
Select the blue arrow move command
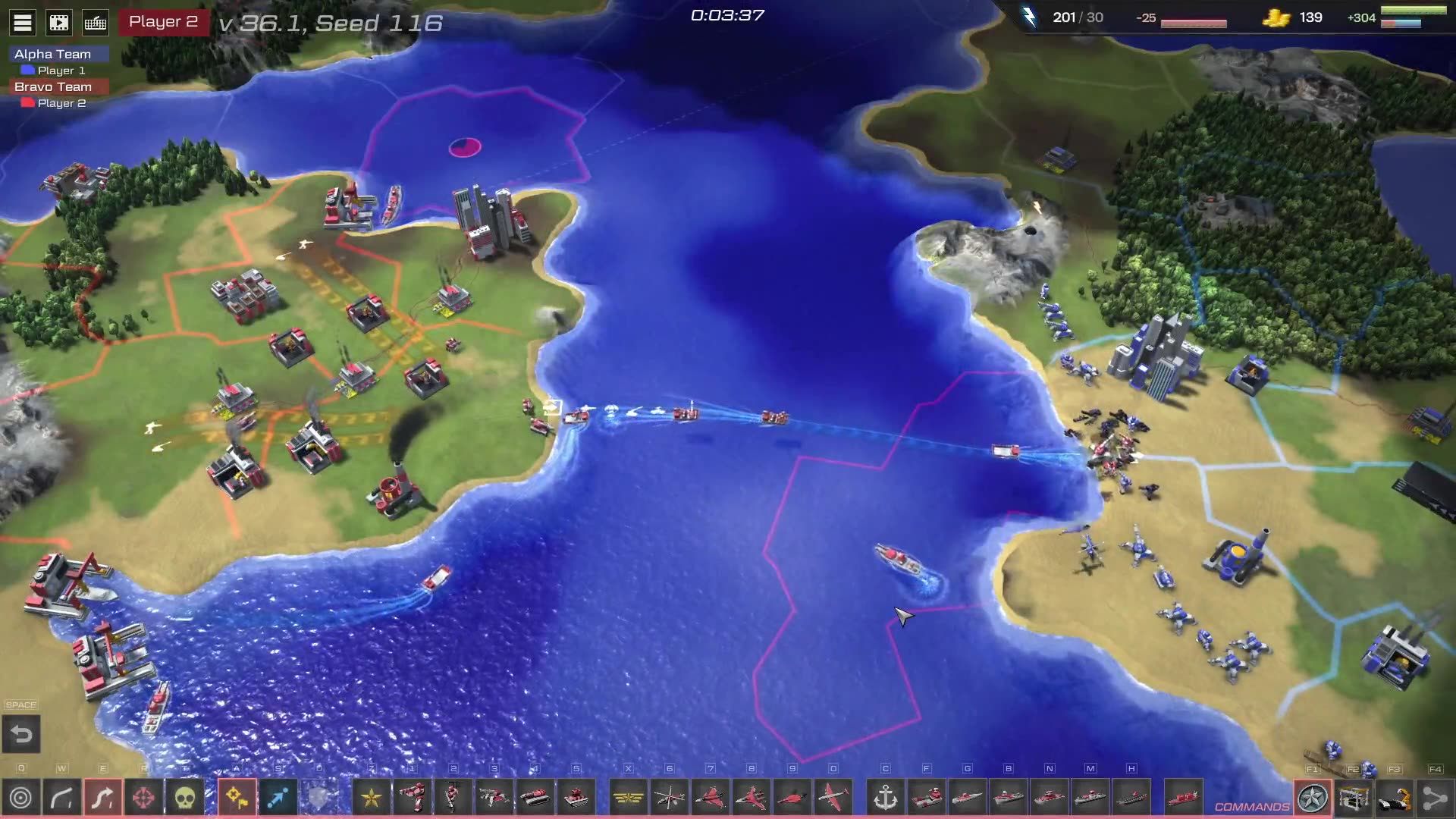point(278,798)
